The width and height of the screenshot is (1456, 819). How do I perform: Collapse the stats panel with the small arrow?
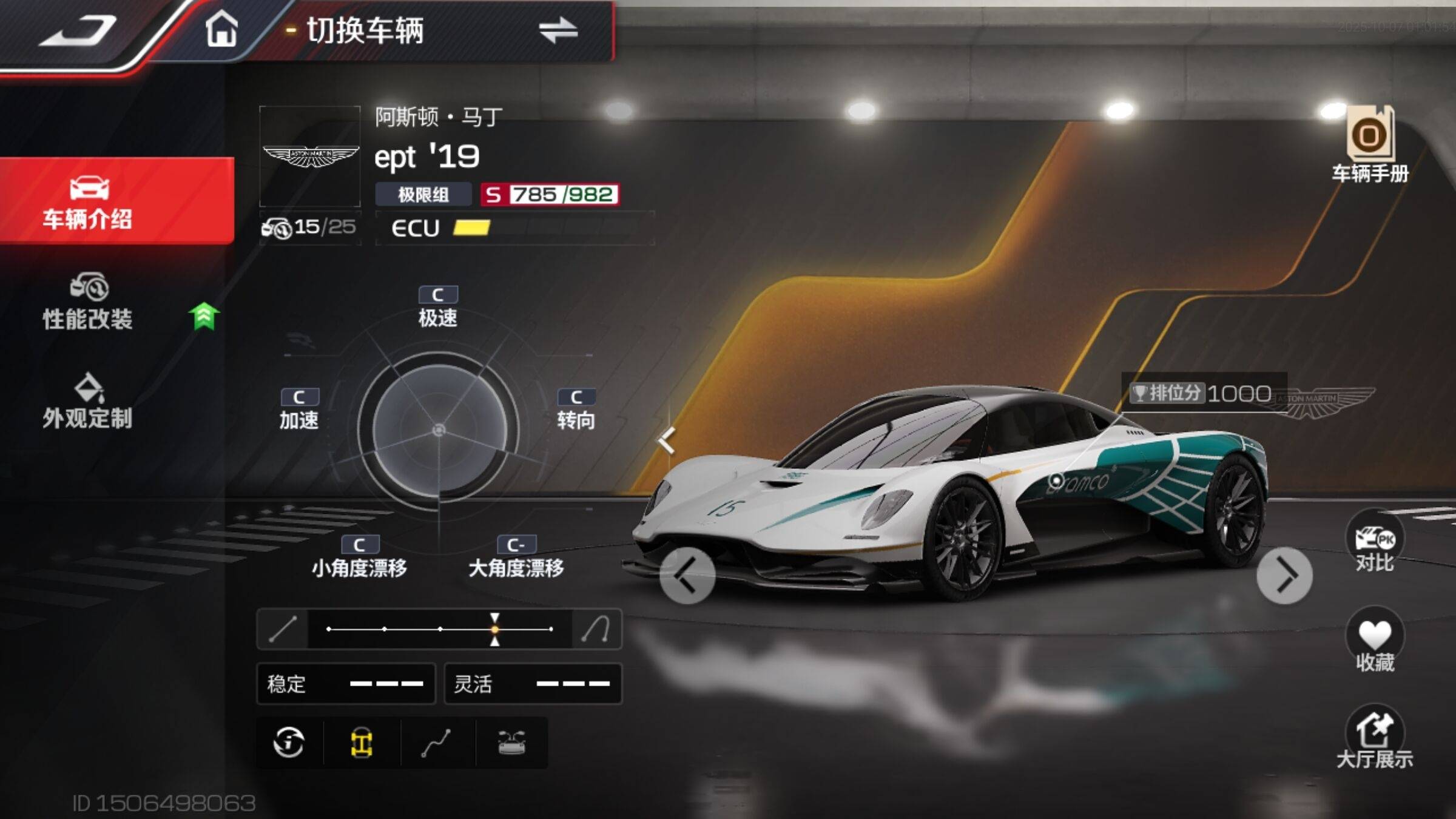coord(667,440)
